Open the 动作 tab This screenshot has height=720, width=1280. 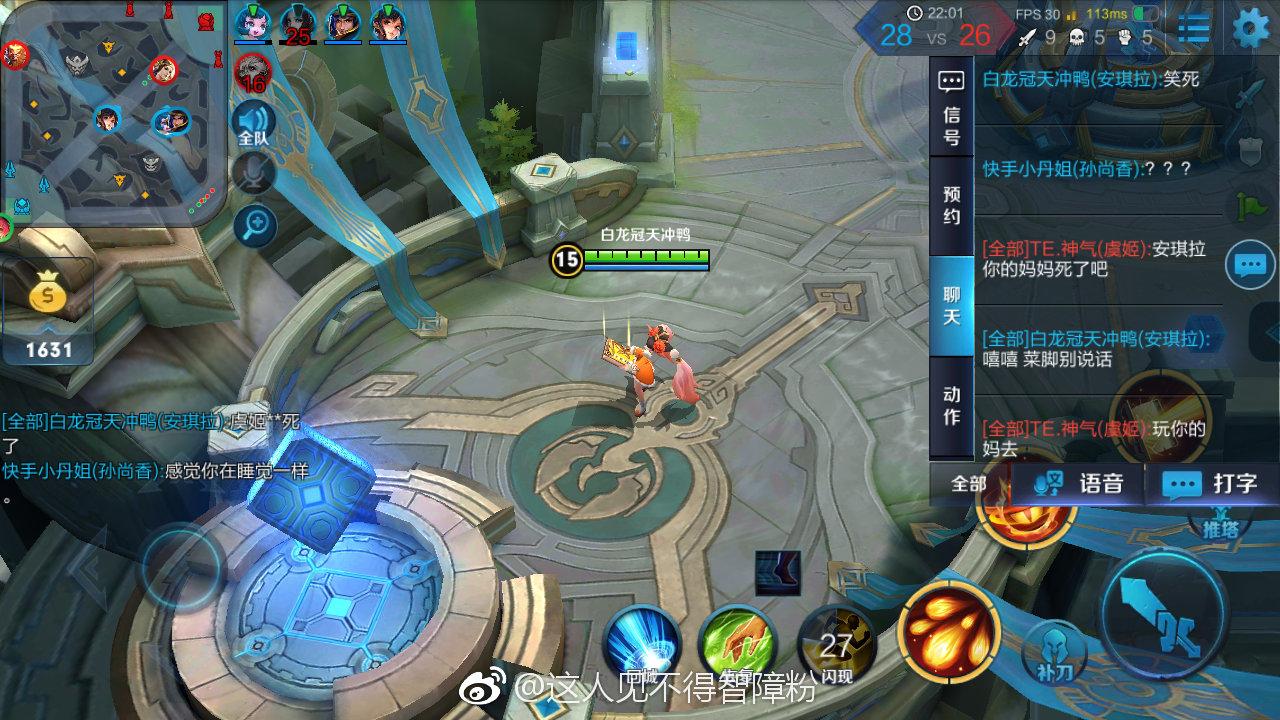click(x=951, y=405)
